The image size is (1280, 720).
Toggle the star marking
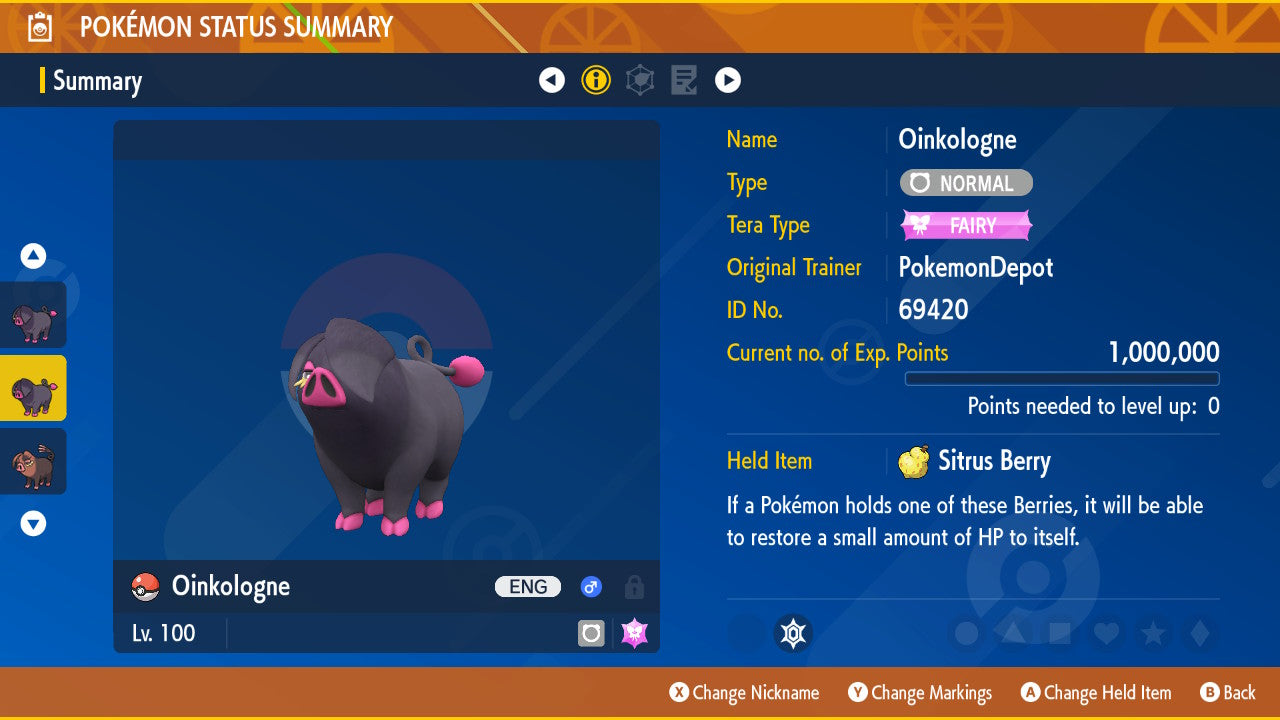coord(1153,633)
